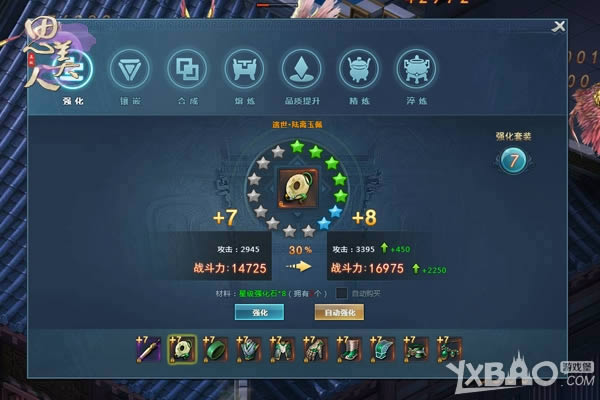This screenshot has height=400, width=600.
Task: Toggle the 自动购买 auto-buy checkbox
Action: [341, 293]
